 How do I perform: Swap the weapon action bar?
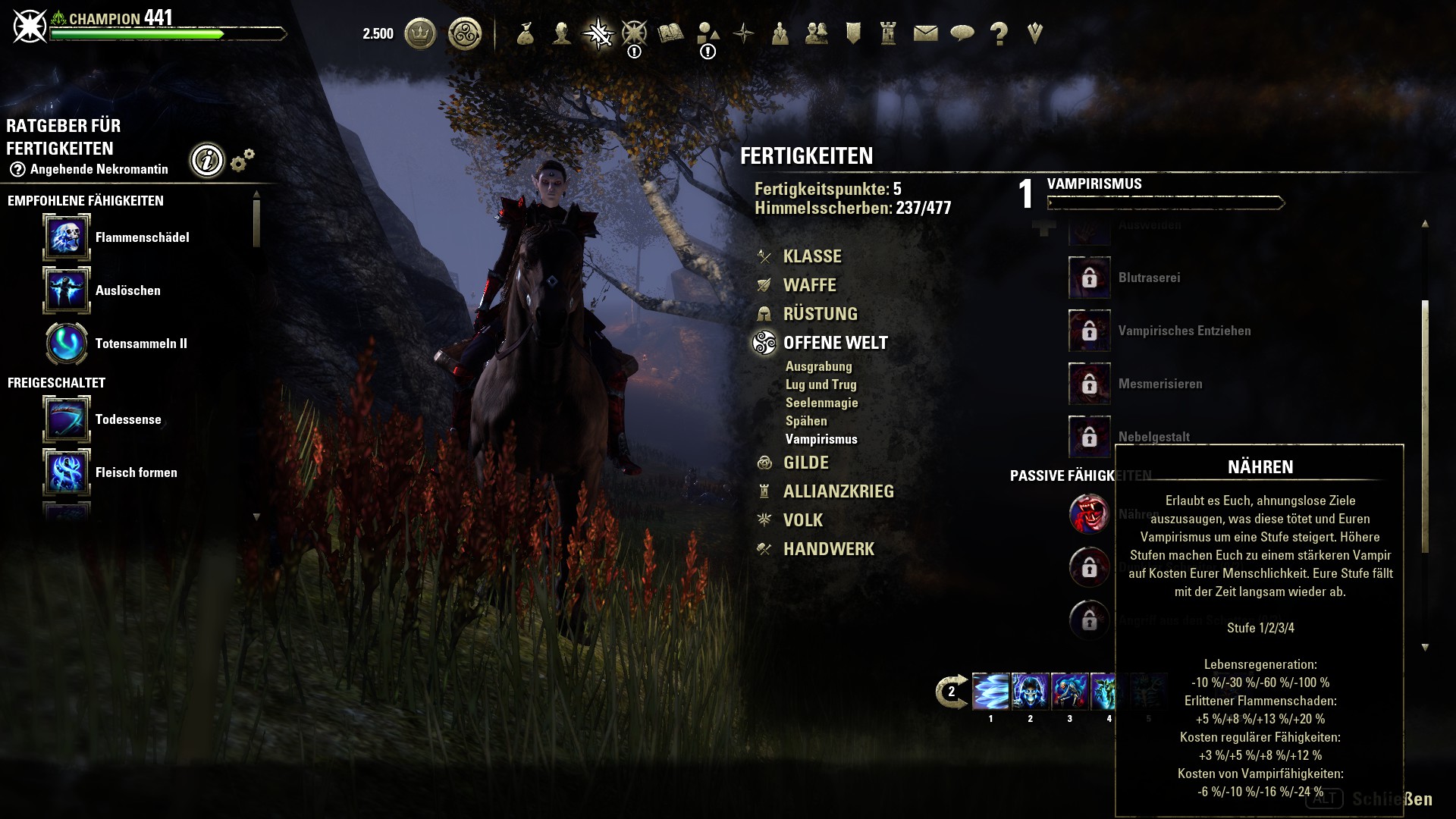[x=952, y=692]
